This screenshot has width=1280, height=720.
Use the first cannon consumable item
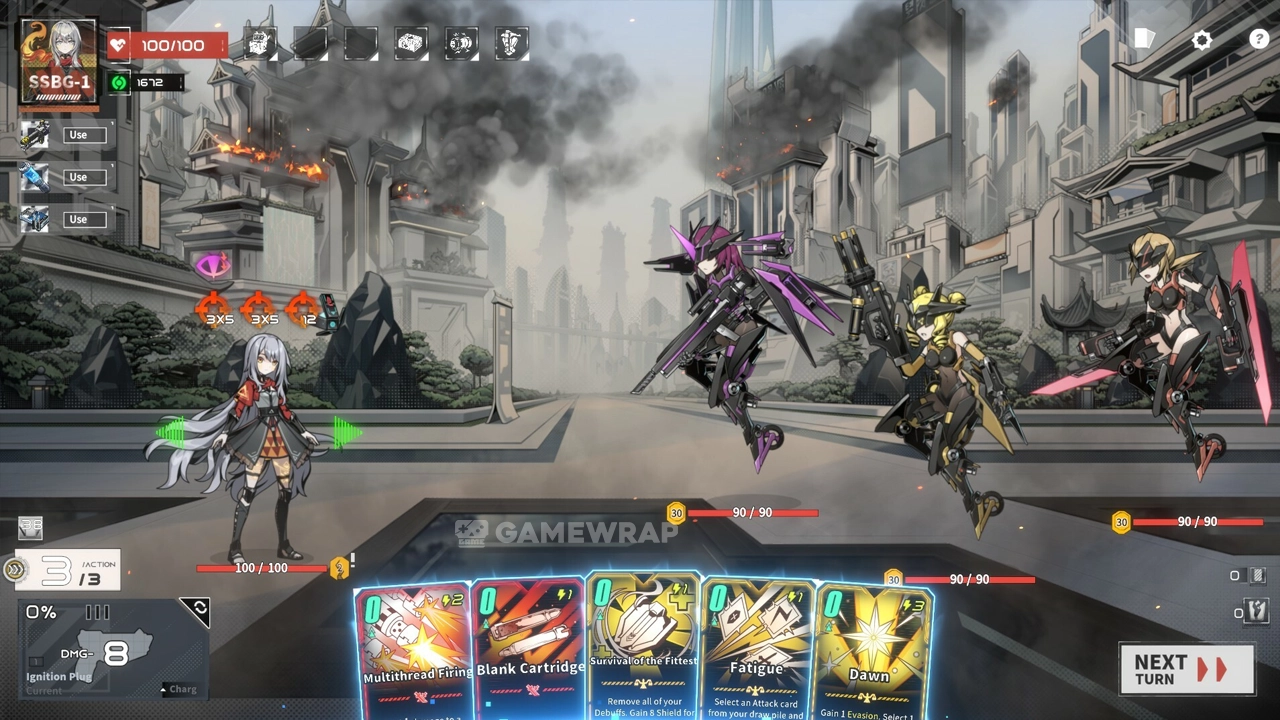(78, 135)
